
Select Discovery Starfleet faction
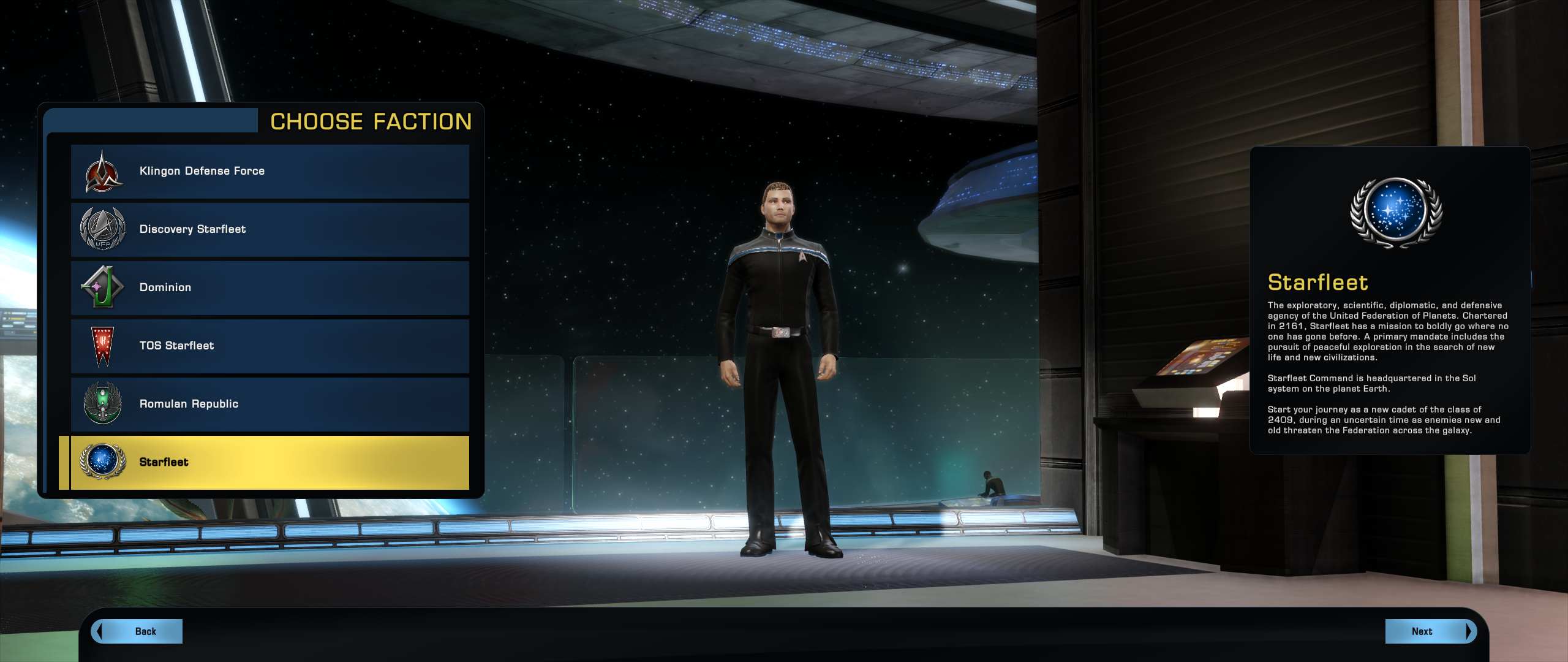269,229
